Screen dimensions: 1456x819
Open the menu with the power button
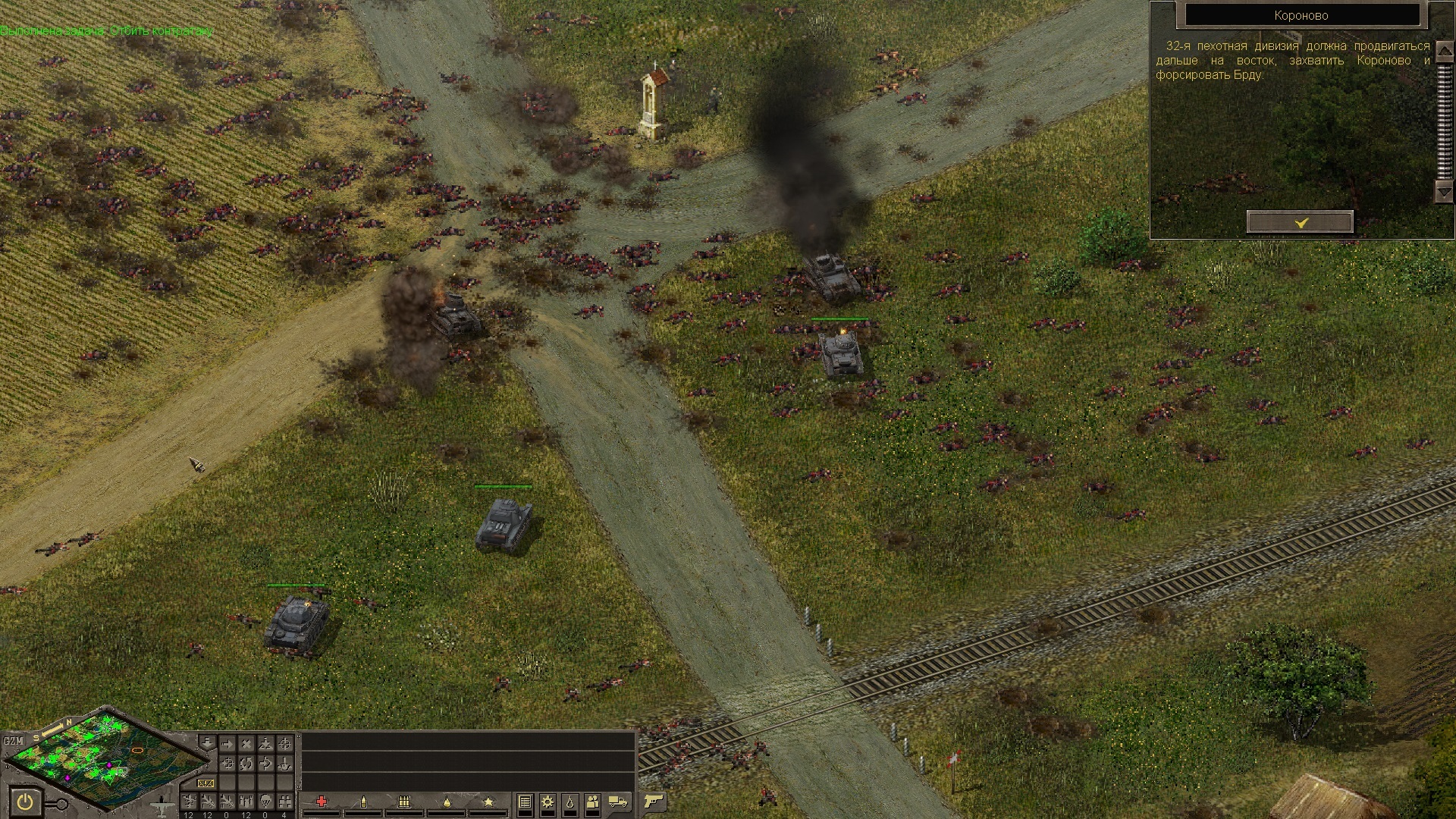point(26,802)
